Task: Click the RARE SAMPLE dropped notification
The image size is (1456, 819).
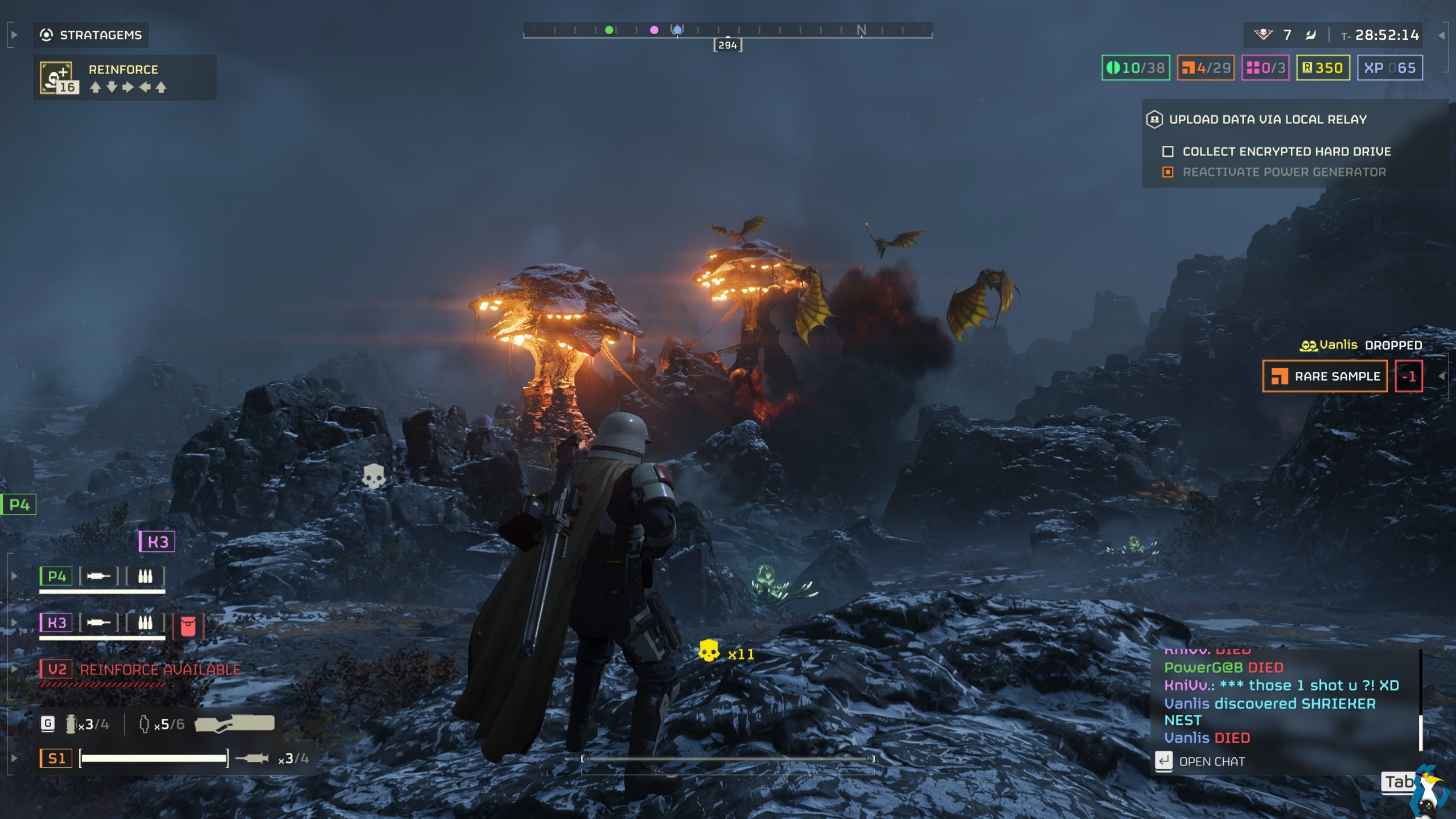Action: coord(1325,376)
